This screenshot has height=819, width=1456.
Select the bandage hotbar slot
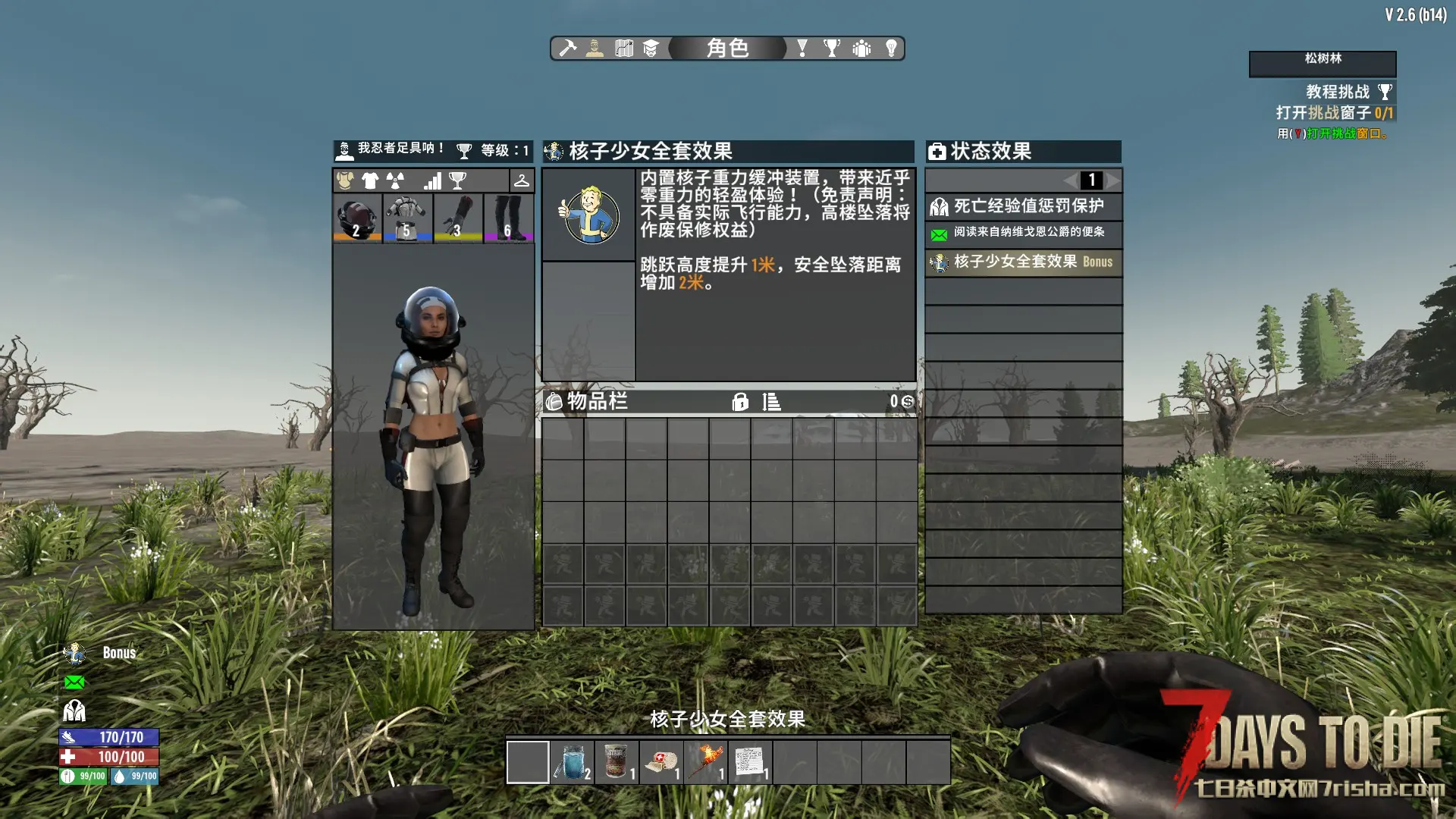point(661,762)
